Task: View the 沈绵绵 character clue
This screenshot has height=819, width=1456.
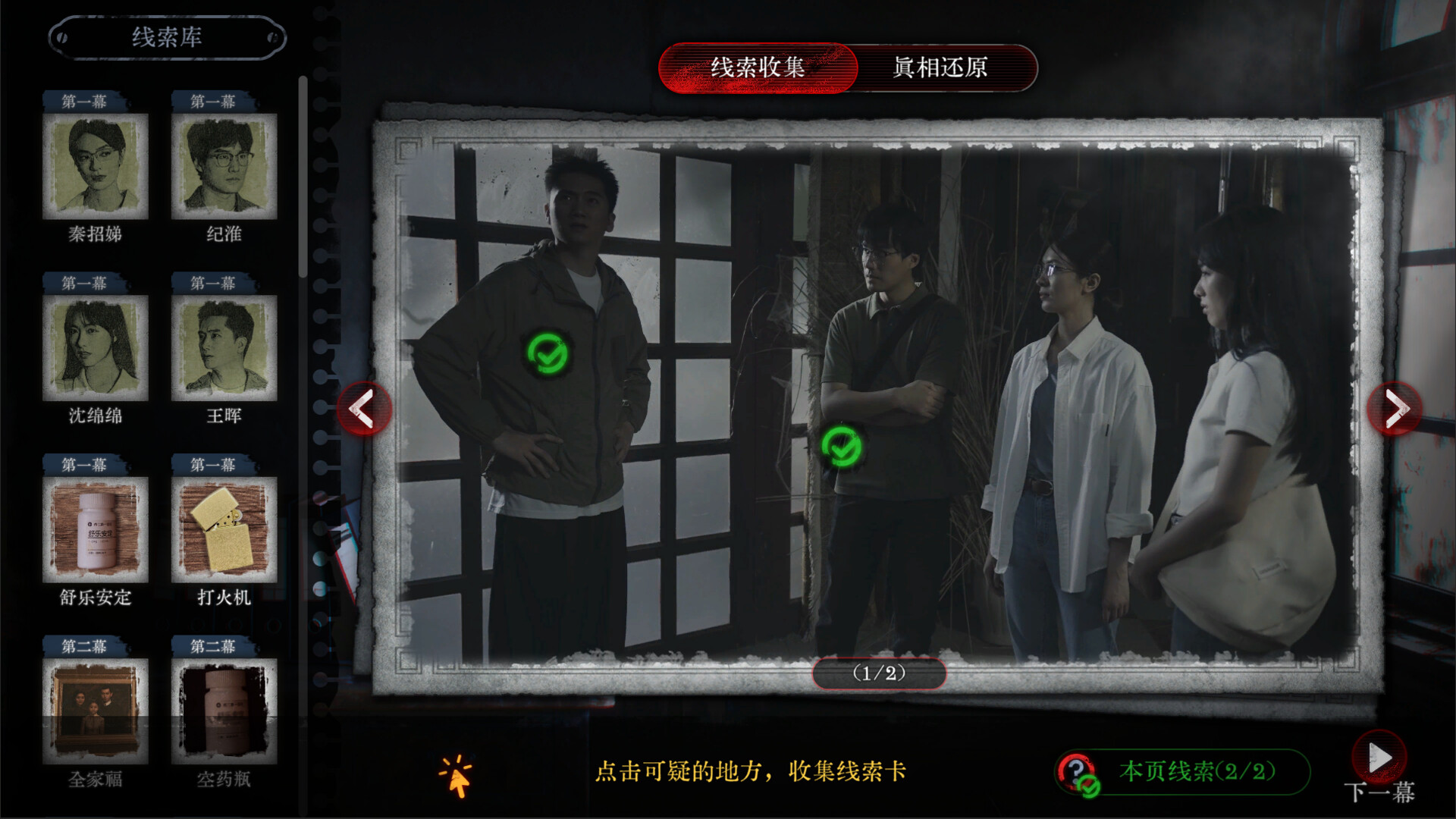Action: pos(96,349)
